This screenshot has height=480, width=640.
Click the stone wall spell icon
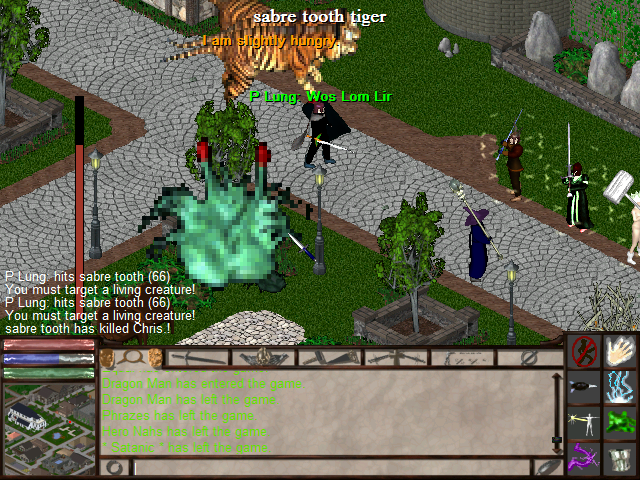622,459
